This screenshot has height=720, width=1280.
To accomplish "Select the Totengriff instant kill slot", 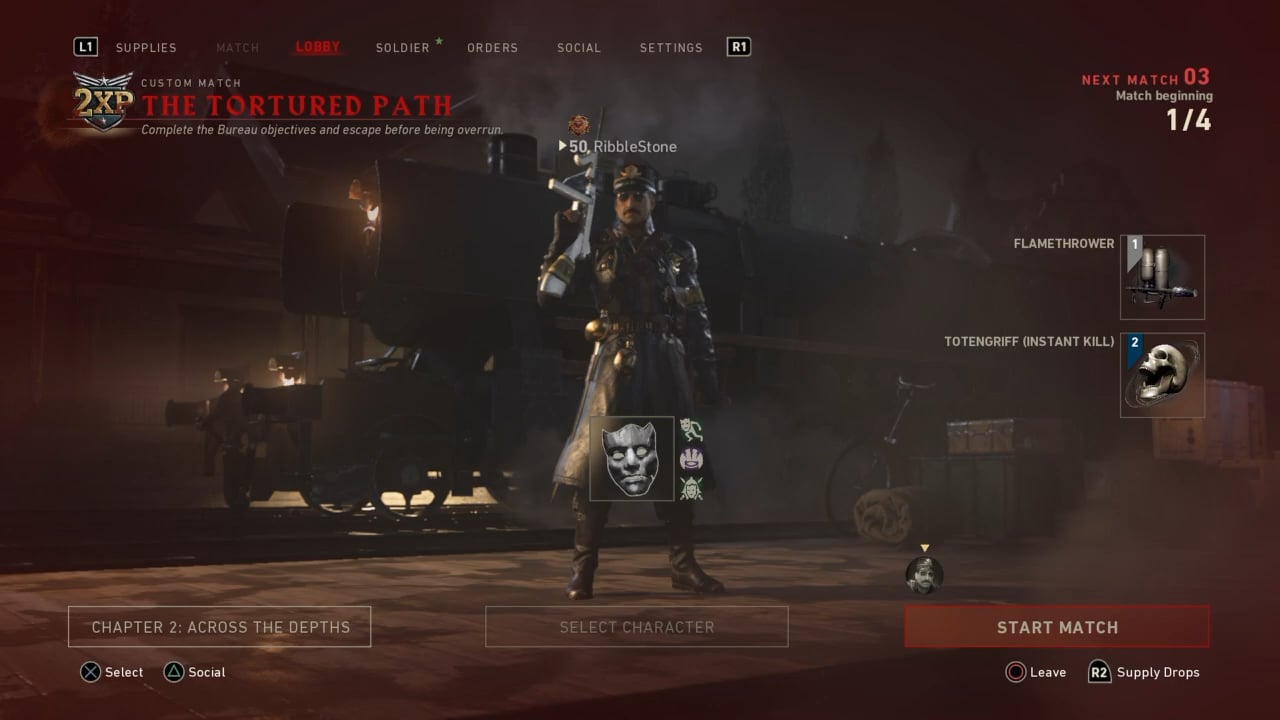I will coord(1162,375).
